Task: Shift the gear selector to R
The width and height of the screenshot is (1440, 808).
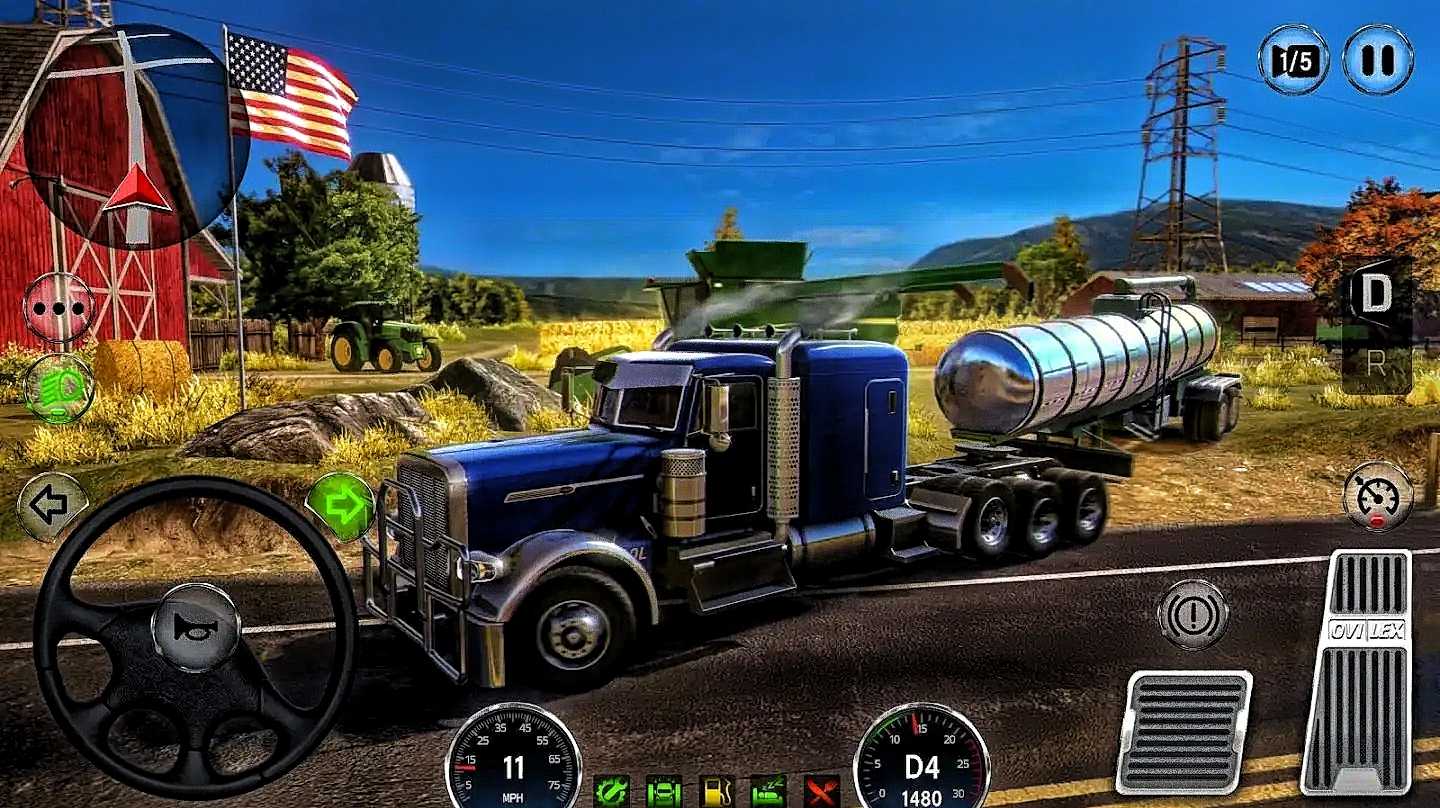Action: click(1377, 362)
